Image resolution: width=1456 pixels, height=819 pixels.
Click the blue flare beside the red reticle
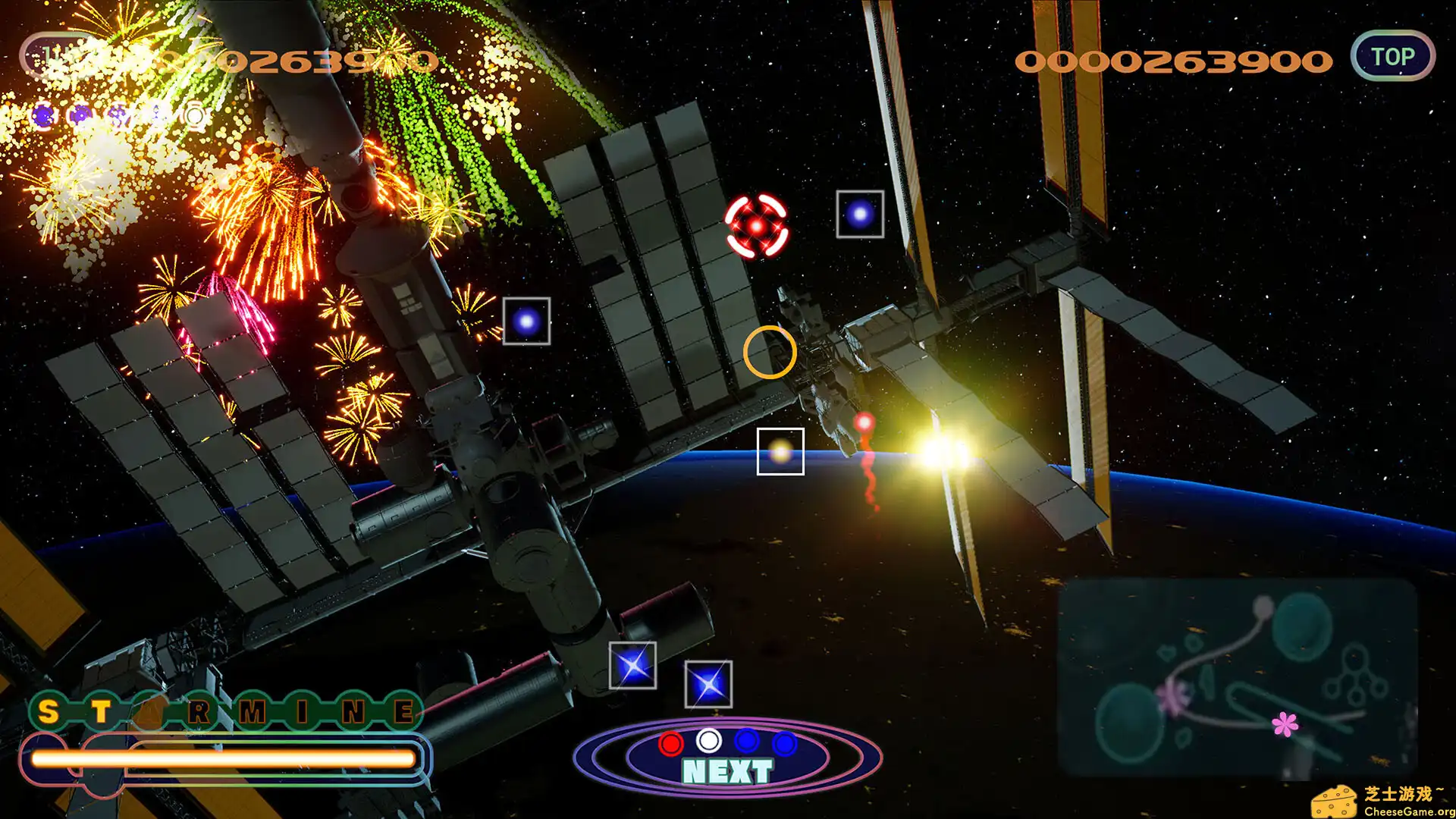(860, 215)
